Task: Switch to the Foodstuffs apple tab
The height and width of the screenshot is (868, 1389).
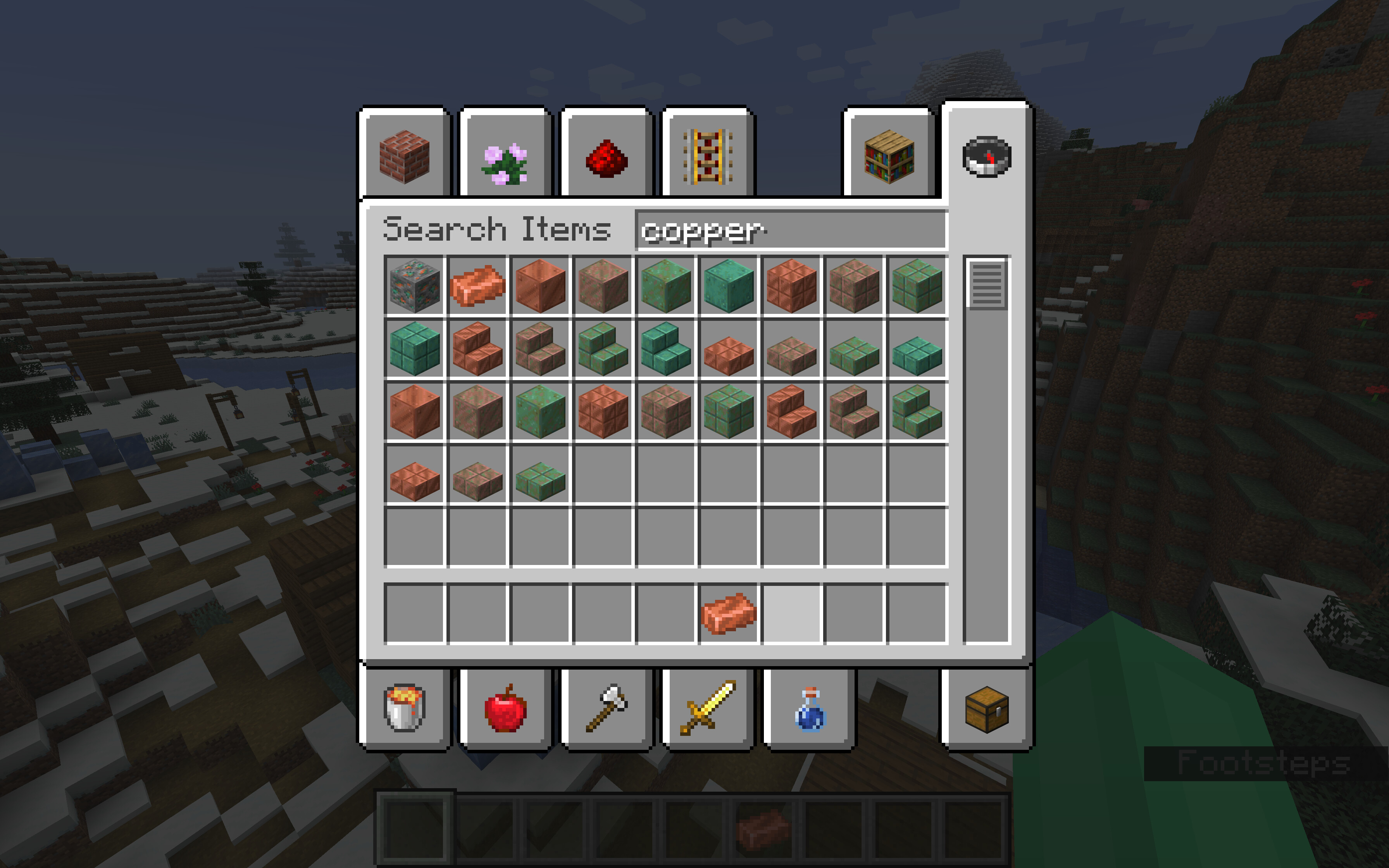Action: pos(505,708)
